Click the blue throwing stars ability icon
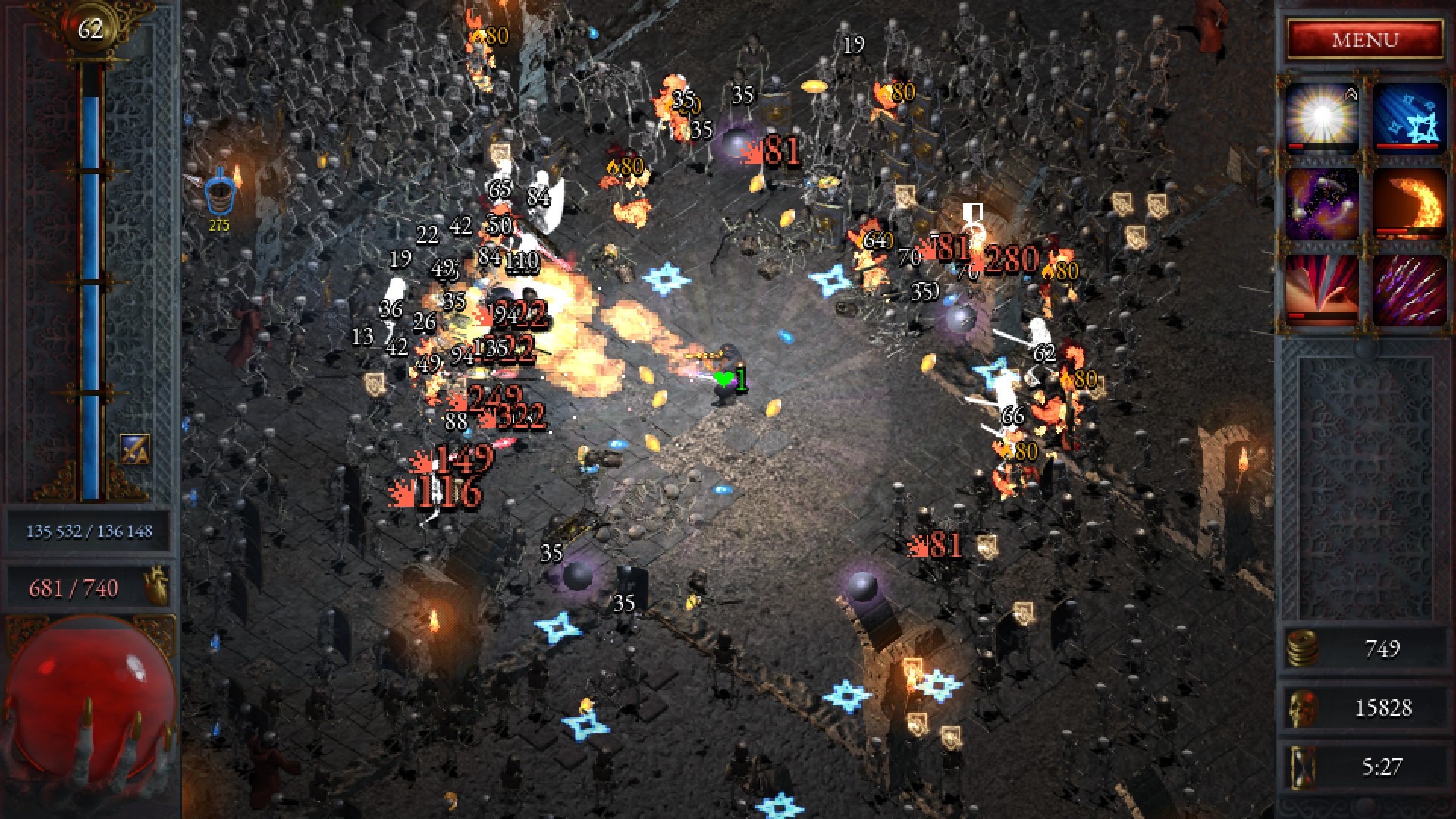 (1409, 118)
